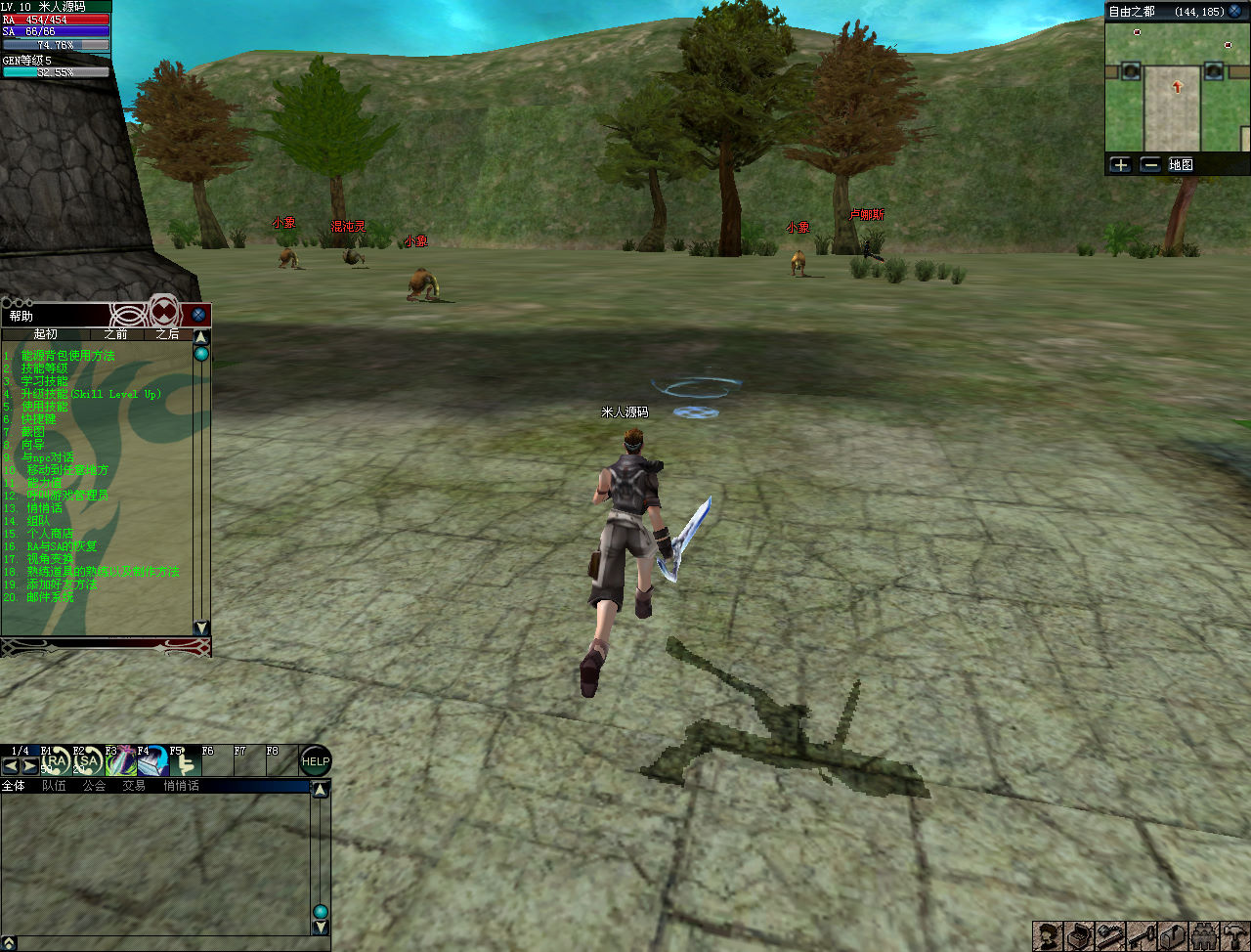Activate the green sword skill in F3
The width and height of the screenshot is (1251, 952).
[120, 761]
